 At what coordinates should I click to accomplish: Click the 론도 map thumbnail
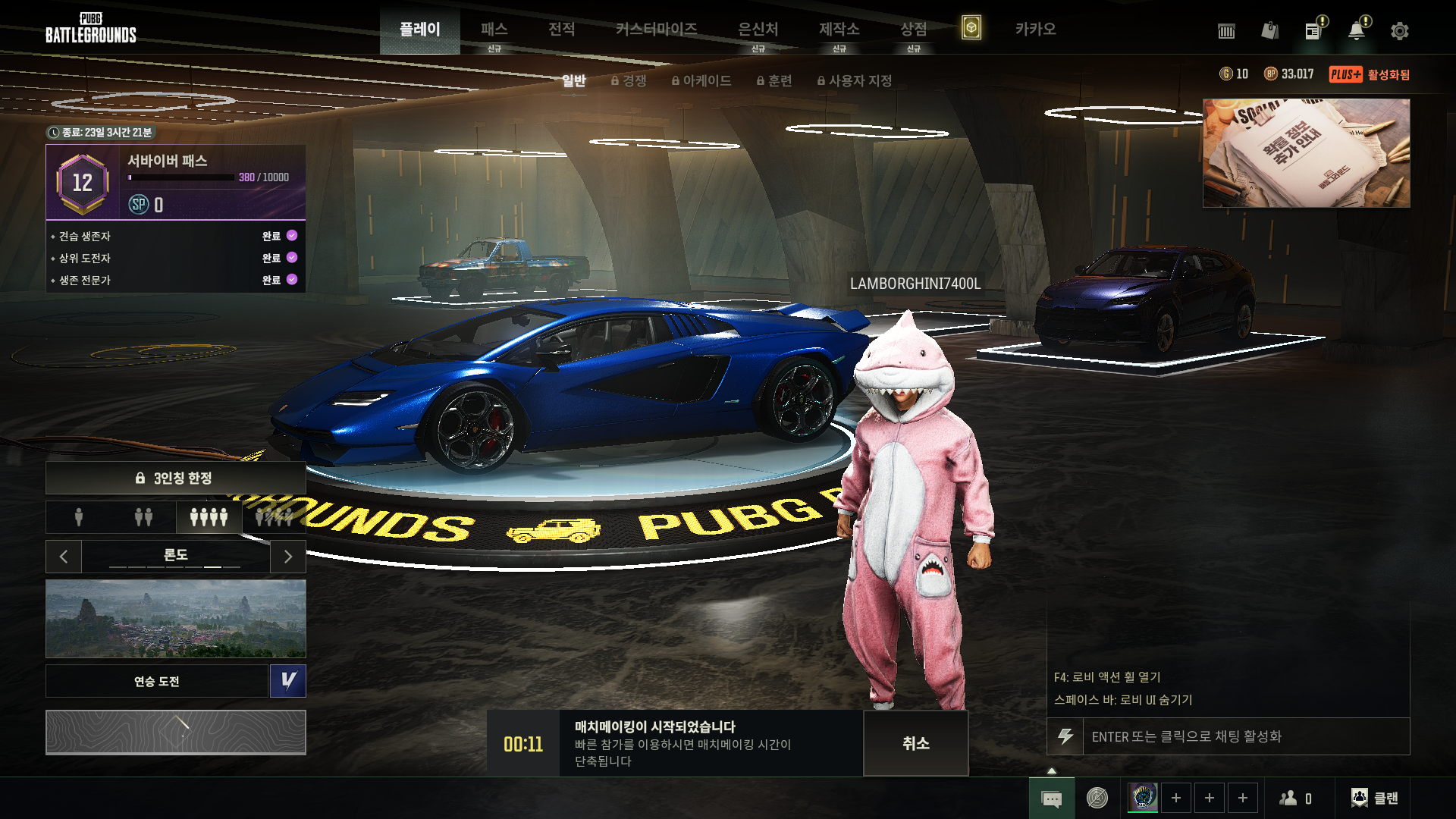176,618
